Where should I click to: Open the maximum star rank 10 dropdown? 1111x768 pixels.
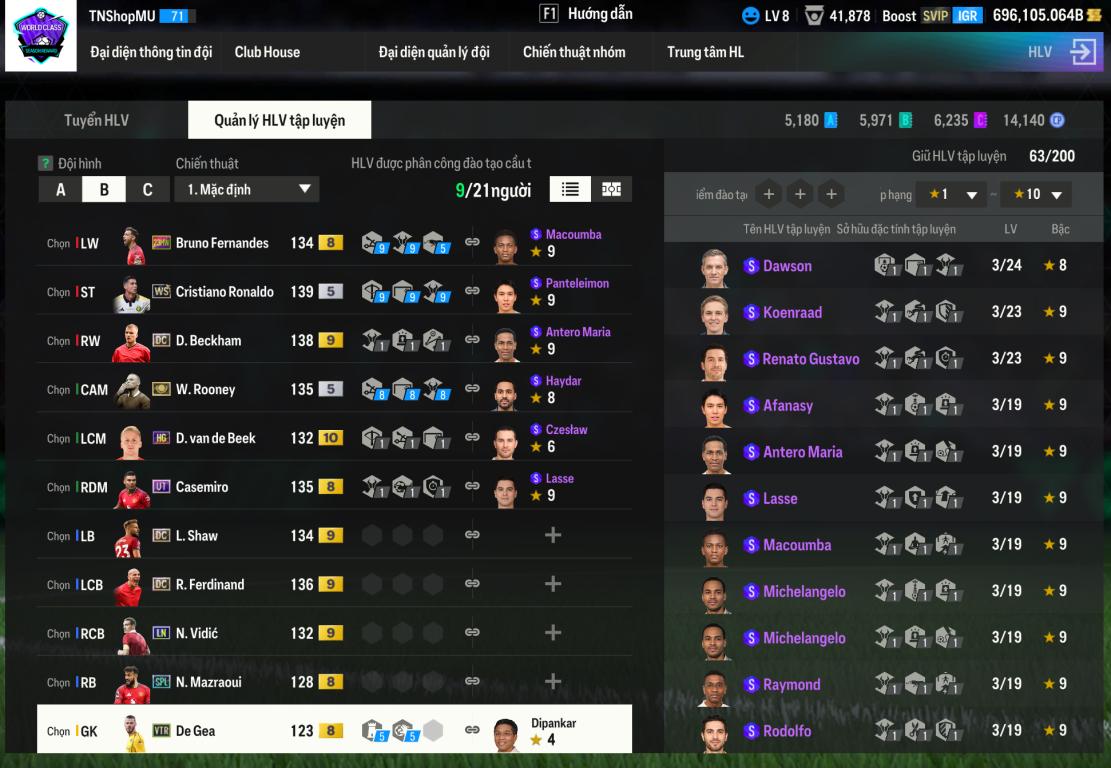1037,194
